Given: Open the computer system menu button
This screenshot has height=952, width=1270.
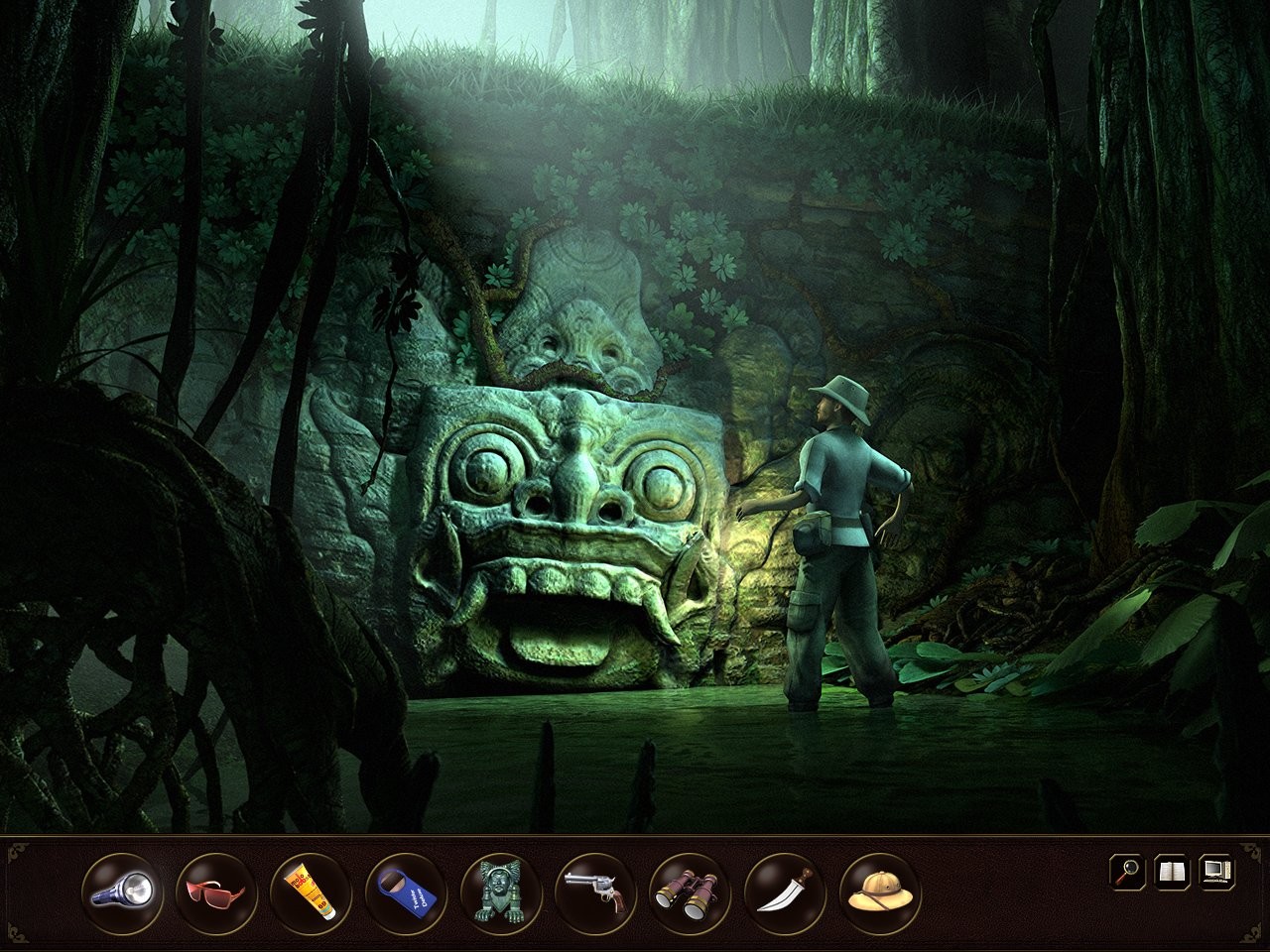Looking at the screenshot, I should 1216,873.
